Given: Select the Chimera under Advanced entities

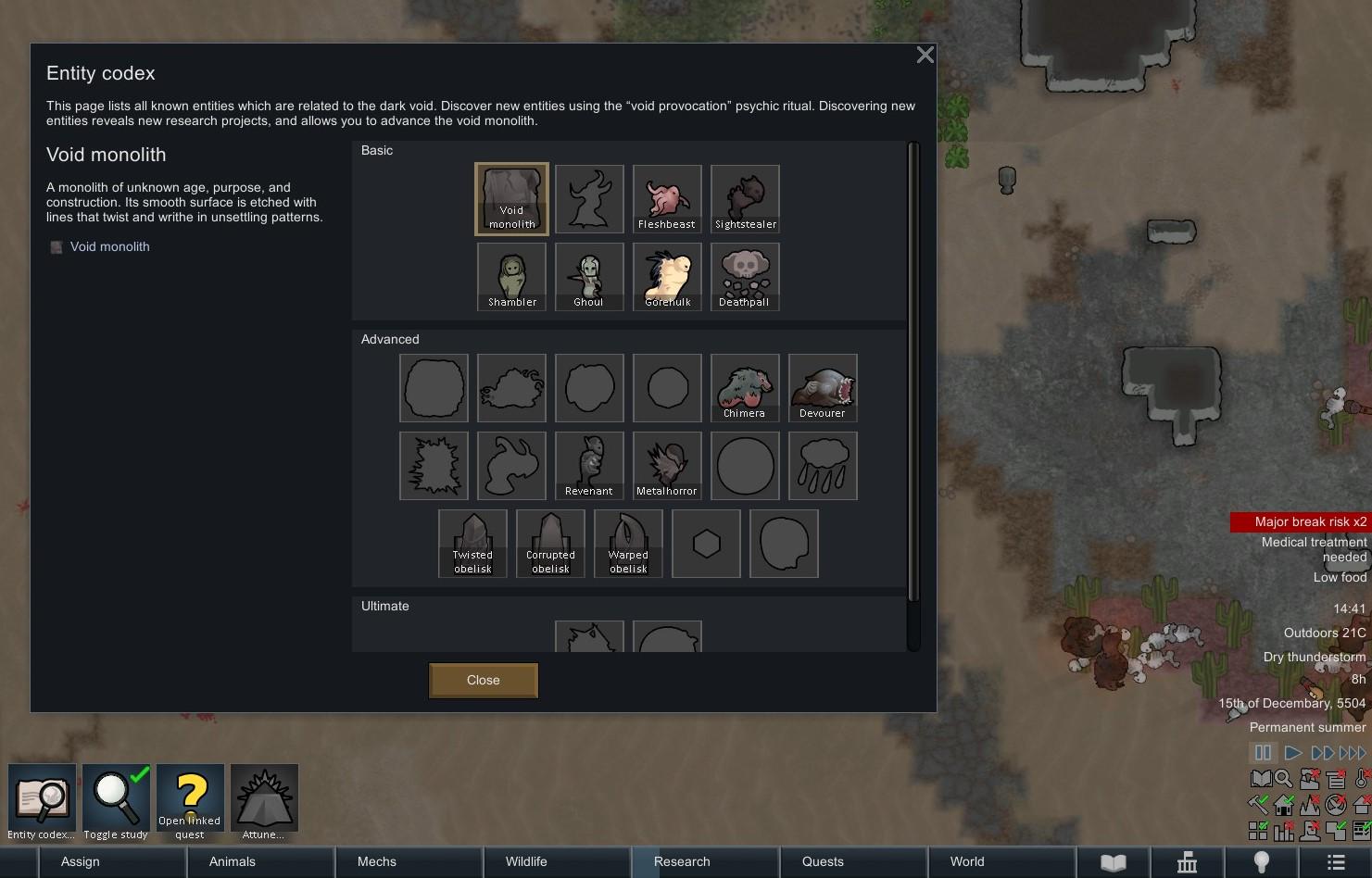Looking at the screenshot, I should pyautogui.click(x=744, y=387).
